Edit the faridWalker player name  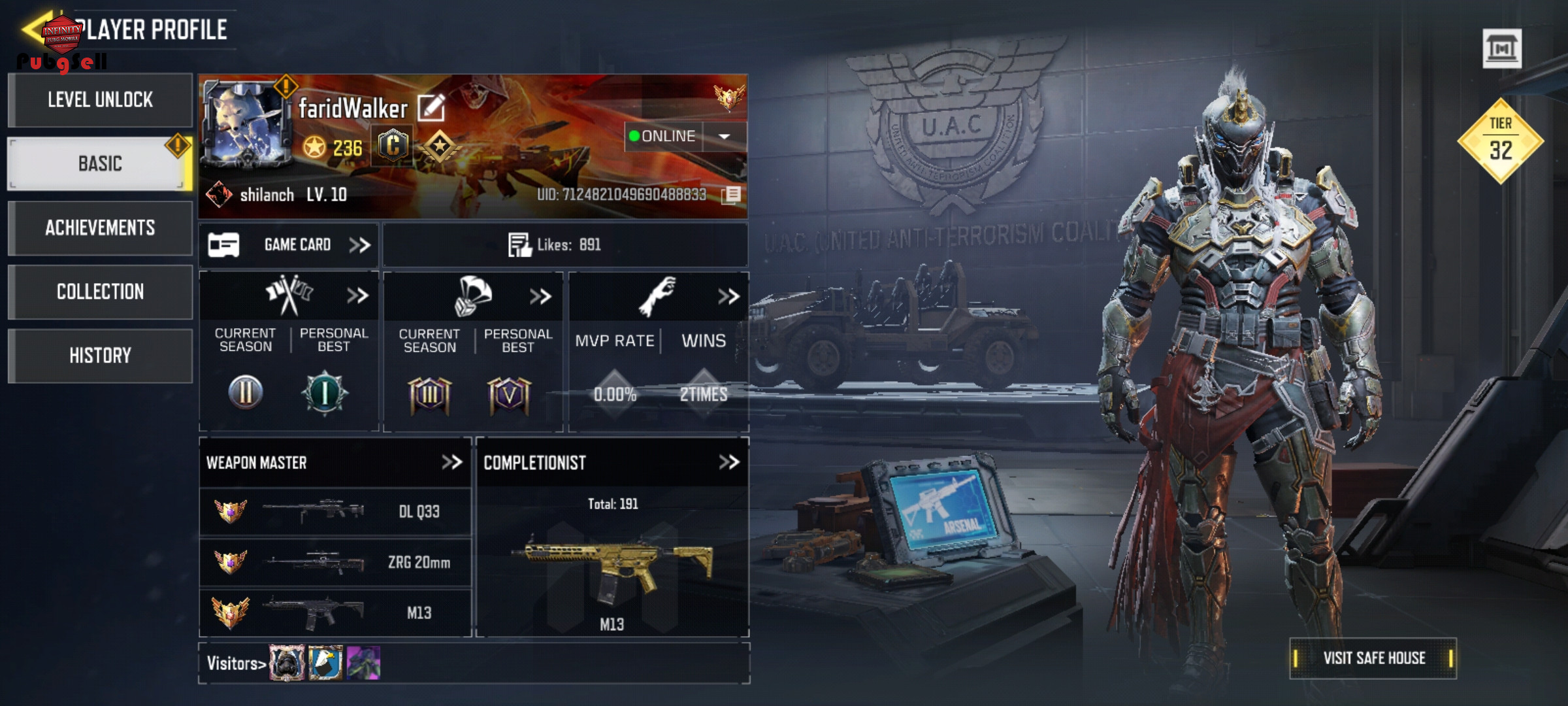tap(431, 109)
